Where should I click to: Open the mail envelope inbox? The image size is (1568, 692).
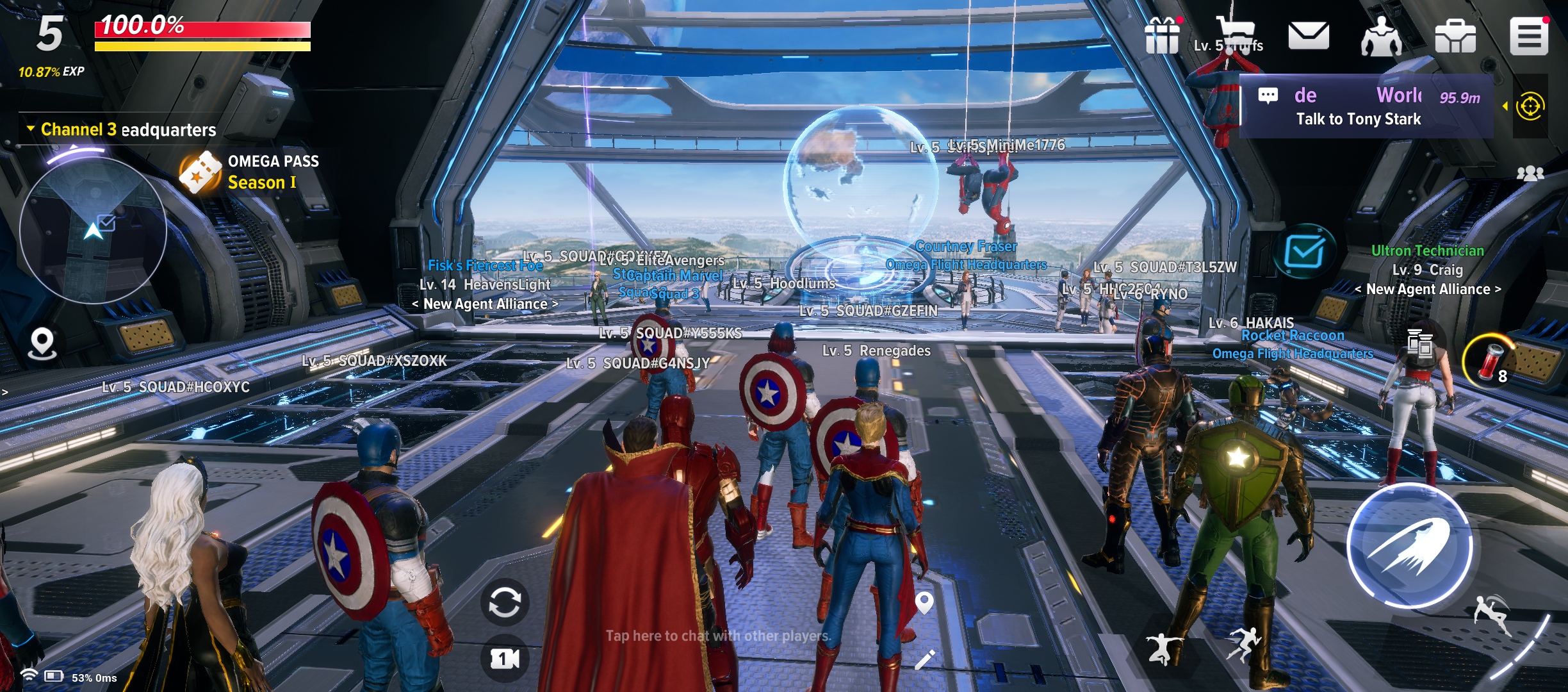[x=1308, y=36]
